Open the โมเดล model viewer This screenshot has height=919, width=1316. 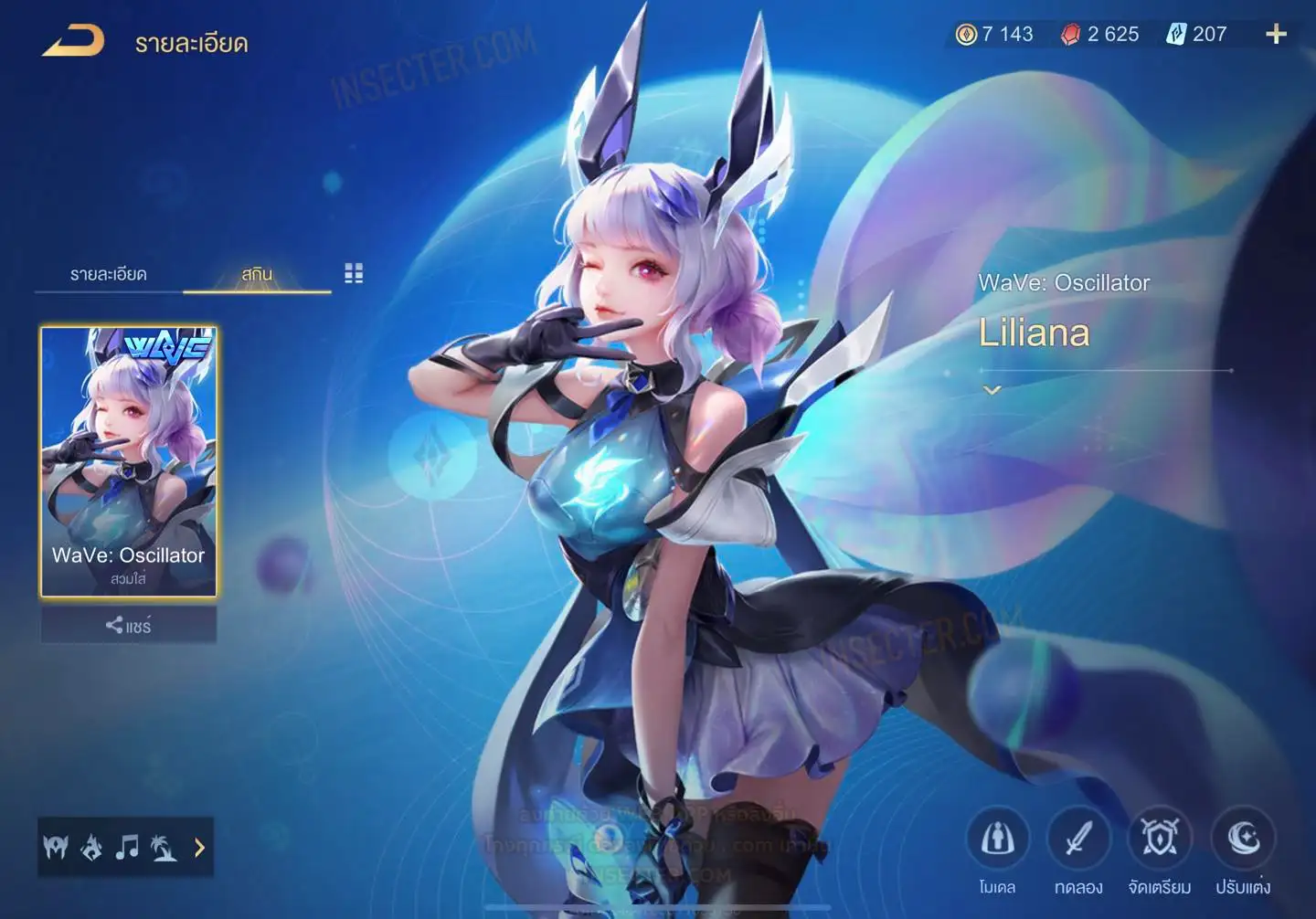click(x=997, y=839)
